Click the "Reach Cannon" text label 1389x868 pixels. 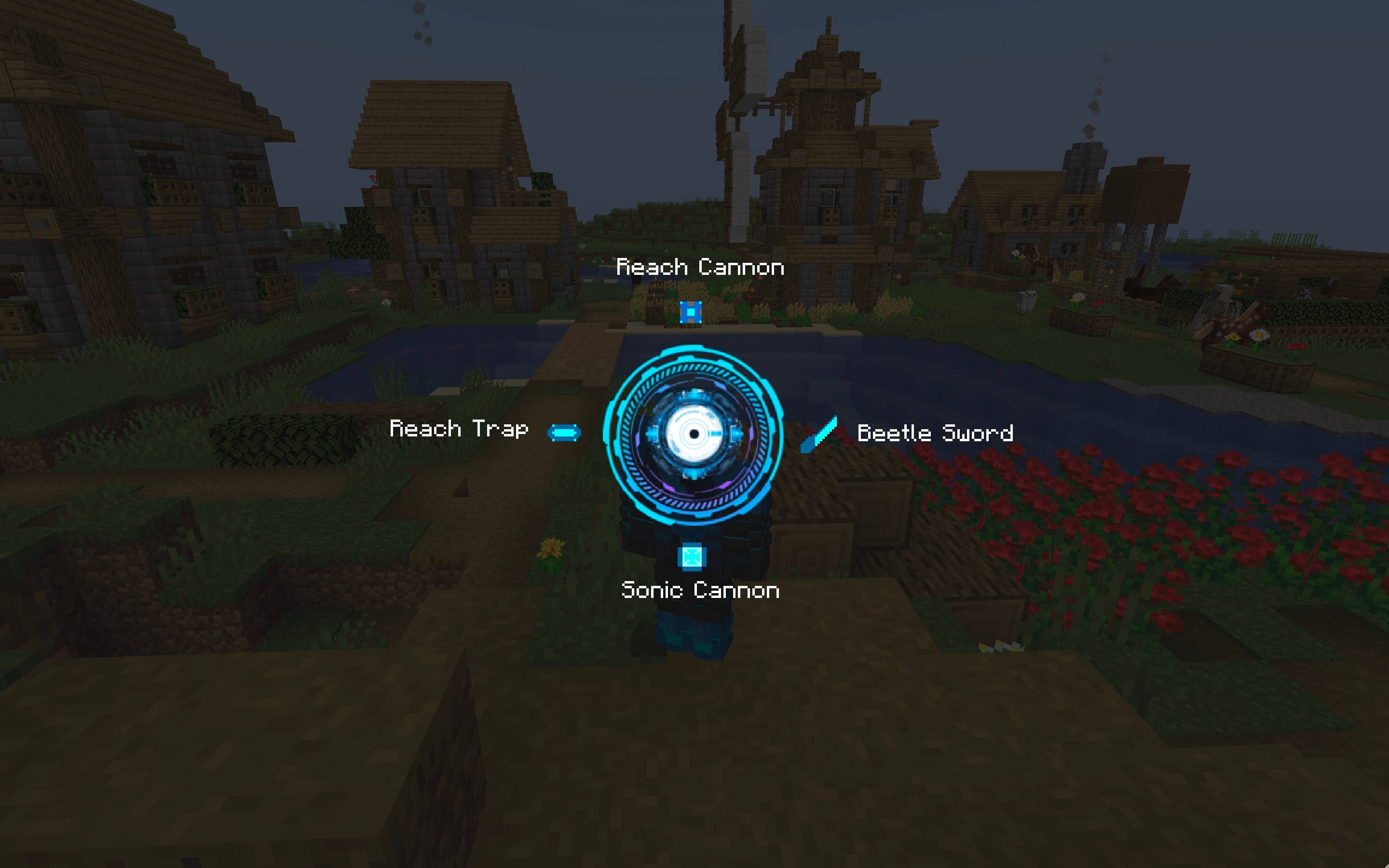(700, 268)
